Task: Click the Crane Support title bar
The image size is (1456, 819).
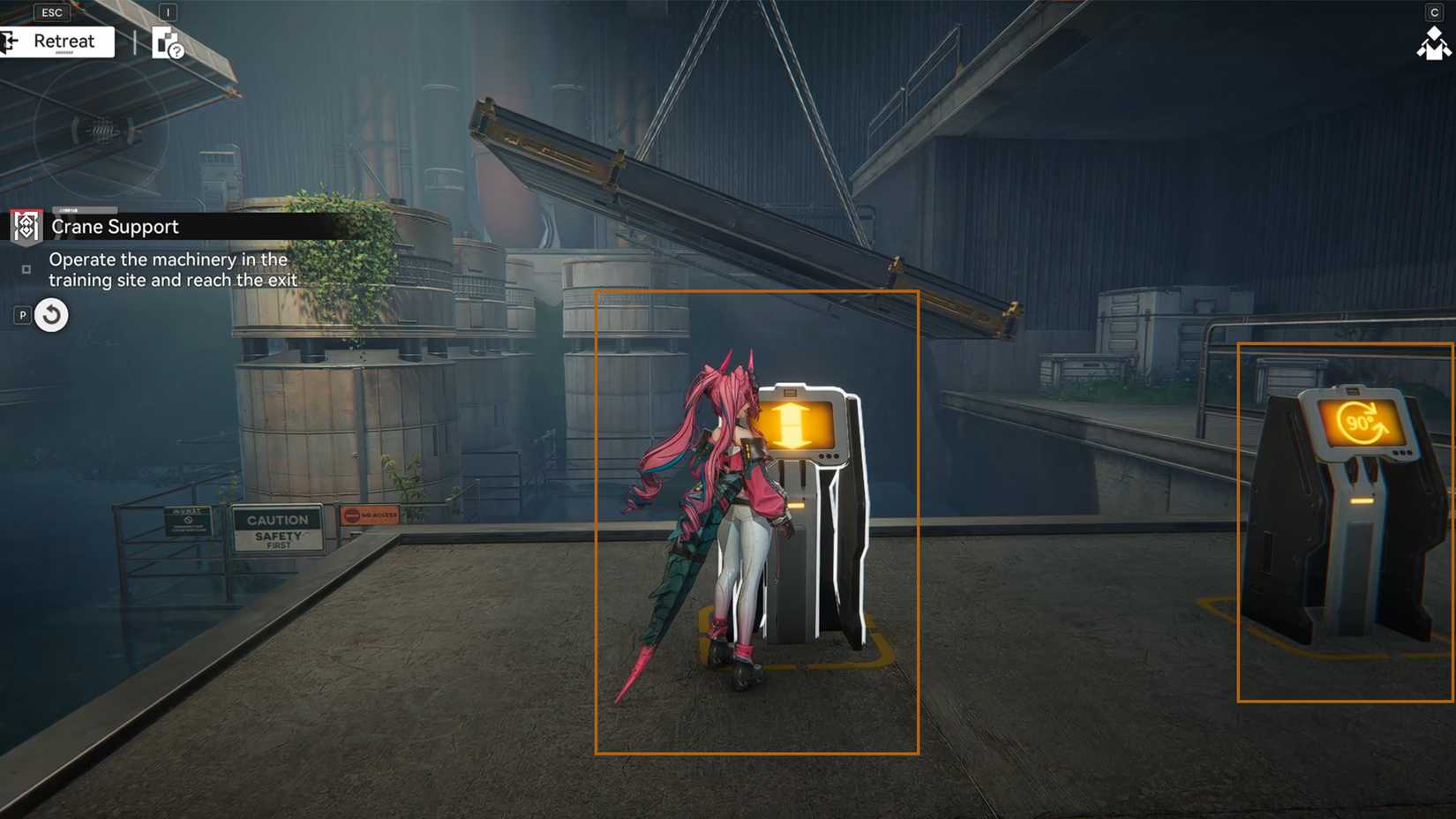Action: [115, 227]
